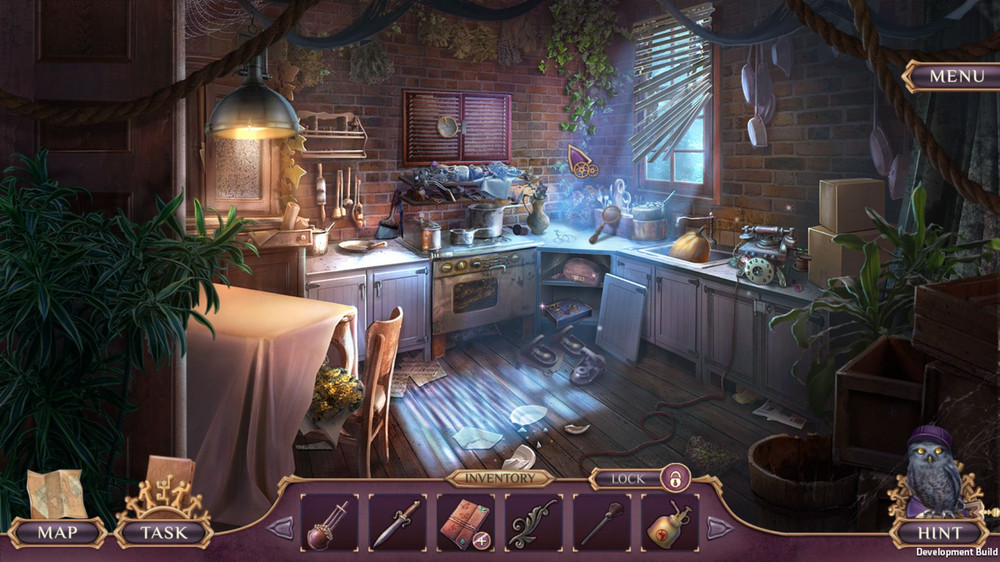Select the acorn-shaped tool inventory slot

tap(329, 522)
